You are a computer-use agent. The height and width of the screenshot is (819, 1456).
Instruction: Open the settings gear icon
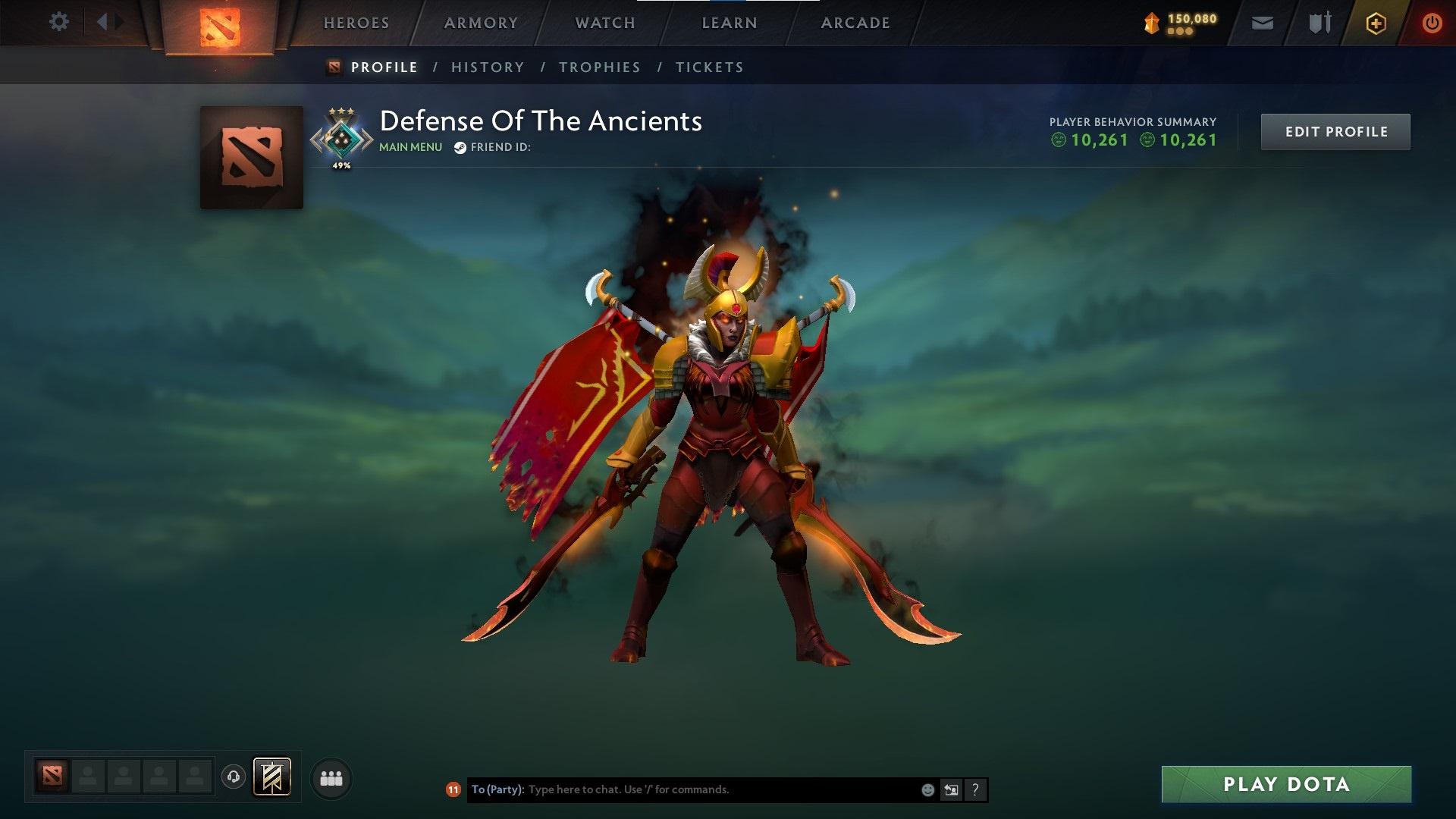[59, 21]
